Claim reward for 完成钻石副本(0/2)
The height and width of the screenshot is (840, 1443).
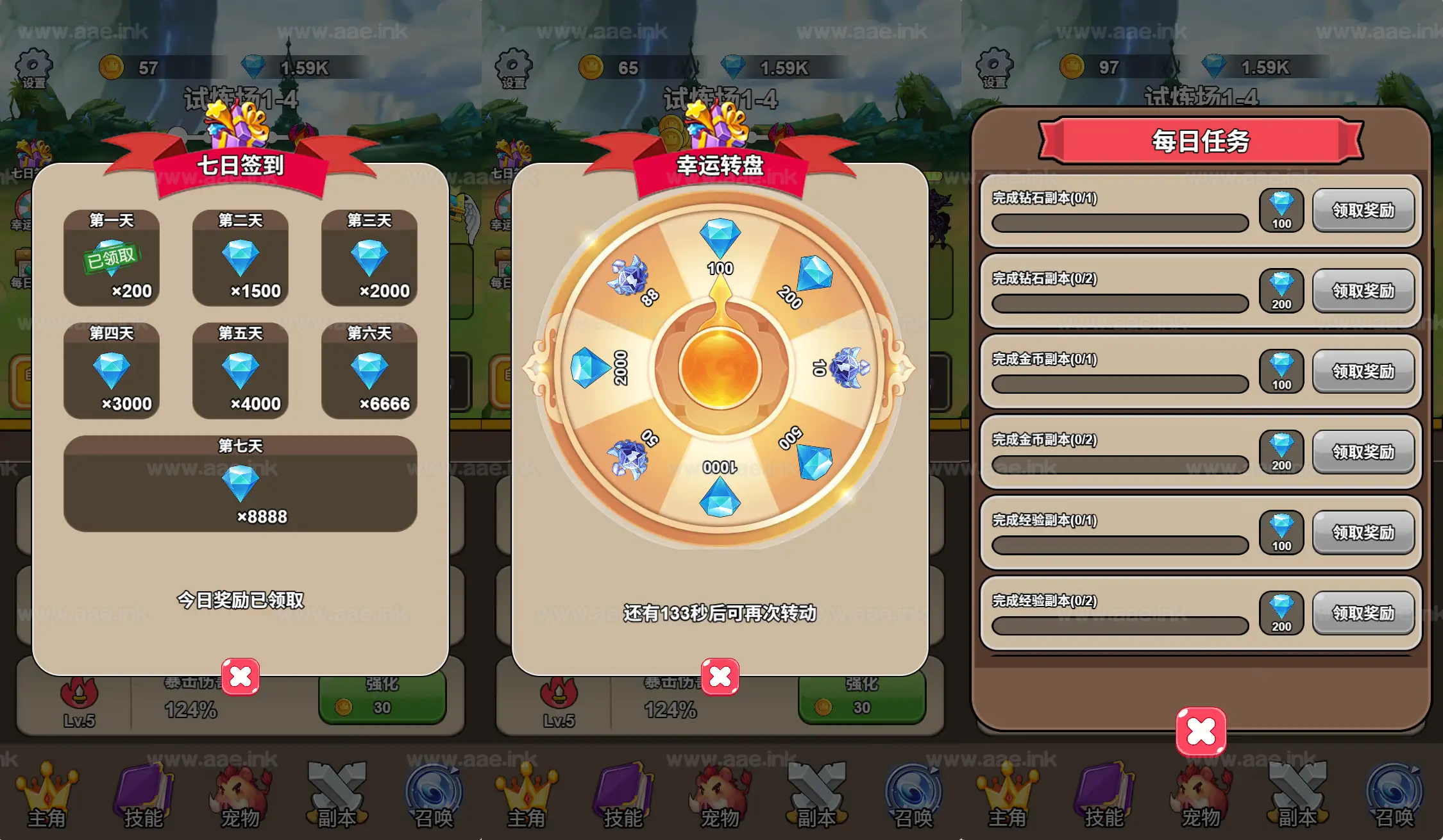pyautogui.click(x=1363, y=291)
